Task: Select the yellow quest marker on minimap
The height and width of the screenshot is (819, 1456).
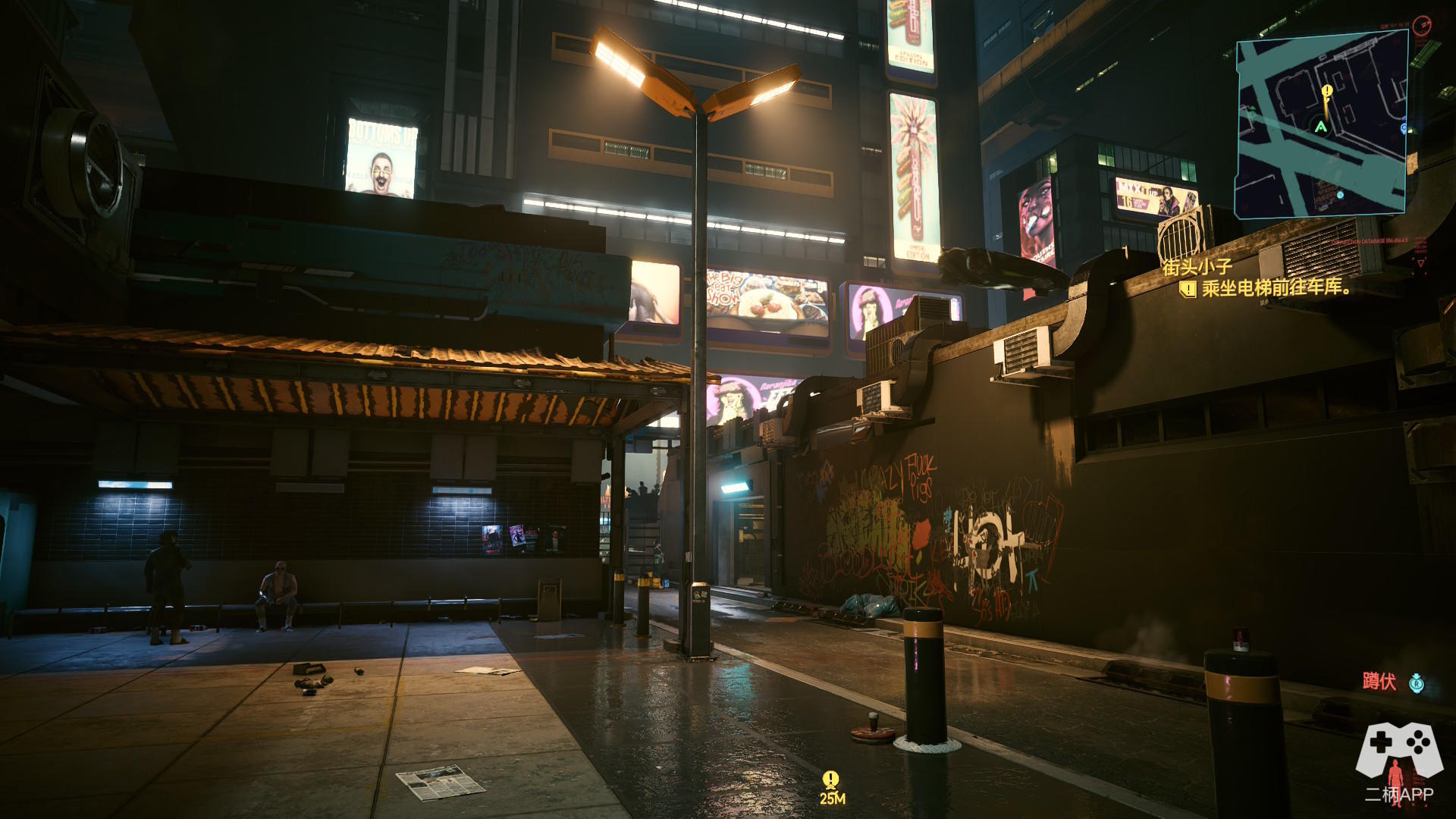Action: pyautogui.click(x=1326, y=93)
